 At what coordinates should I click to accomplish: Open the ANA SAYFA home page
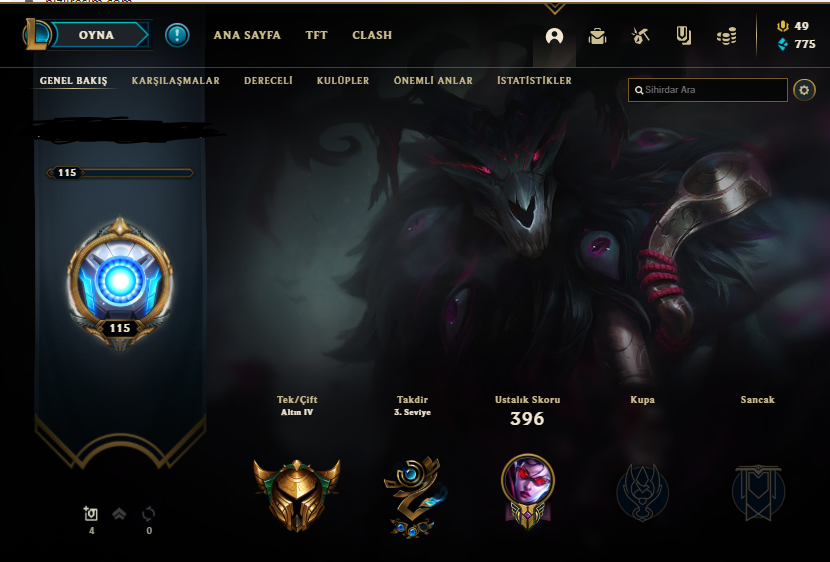coord(247,35)
